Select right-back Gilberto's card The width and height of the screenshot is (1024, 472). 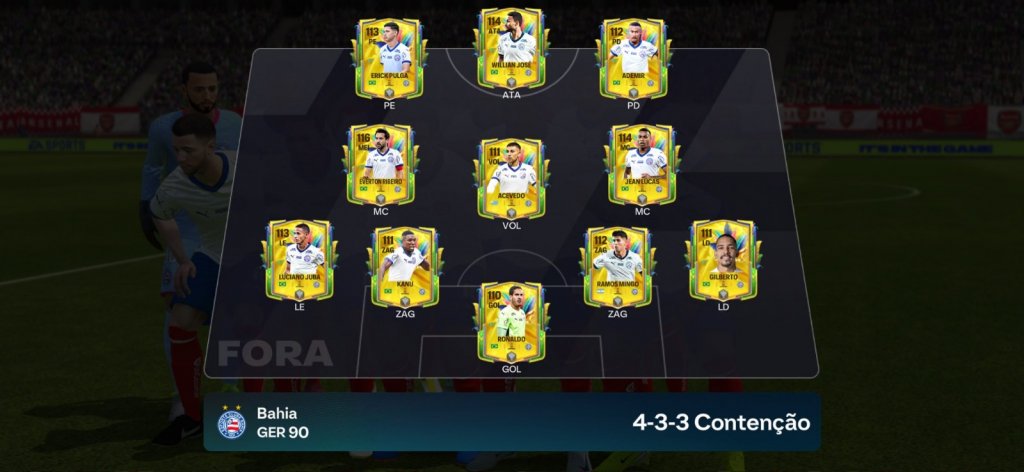click(722, 259)
